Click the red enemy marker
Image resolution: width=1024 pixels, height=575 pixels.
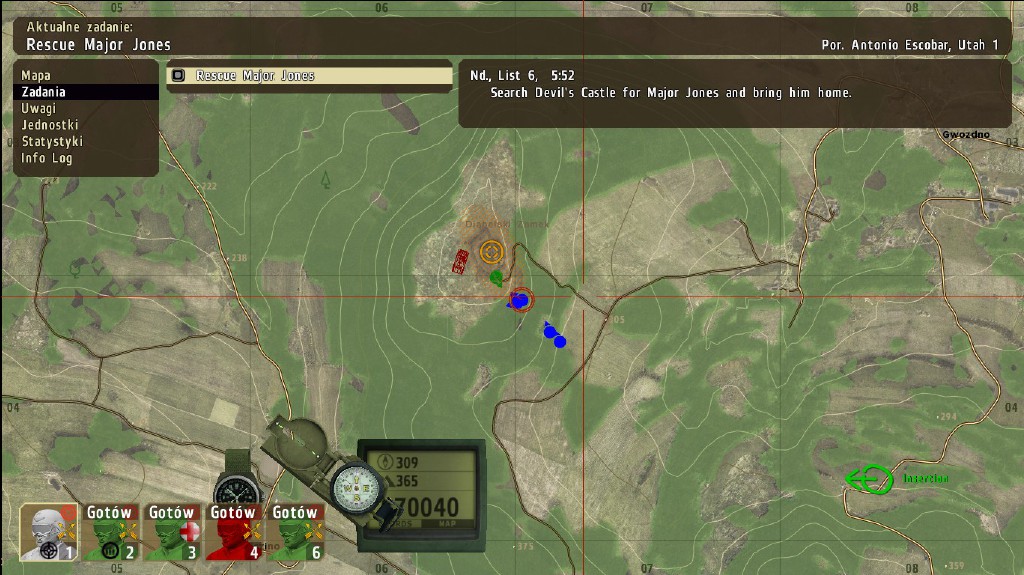(460, 262)
